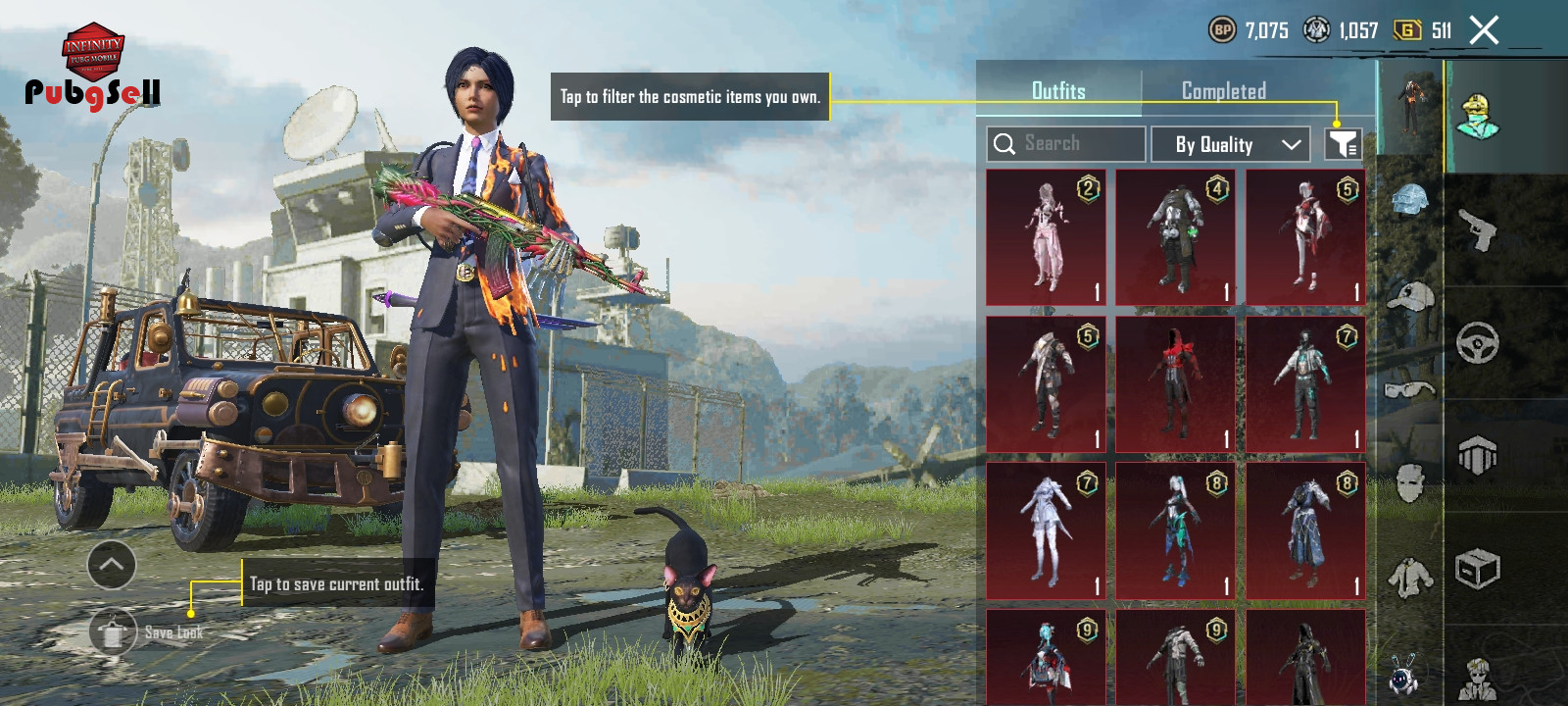Viewport: 1568px width, 706px height.
Task: Open the crate box category
Action: click(x=1478, y=569)
